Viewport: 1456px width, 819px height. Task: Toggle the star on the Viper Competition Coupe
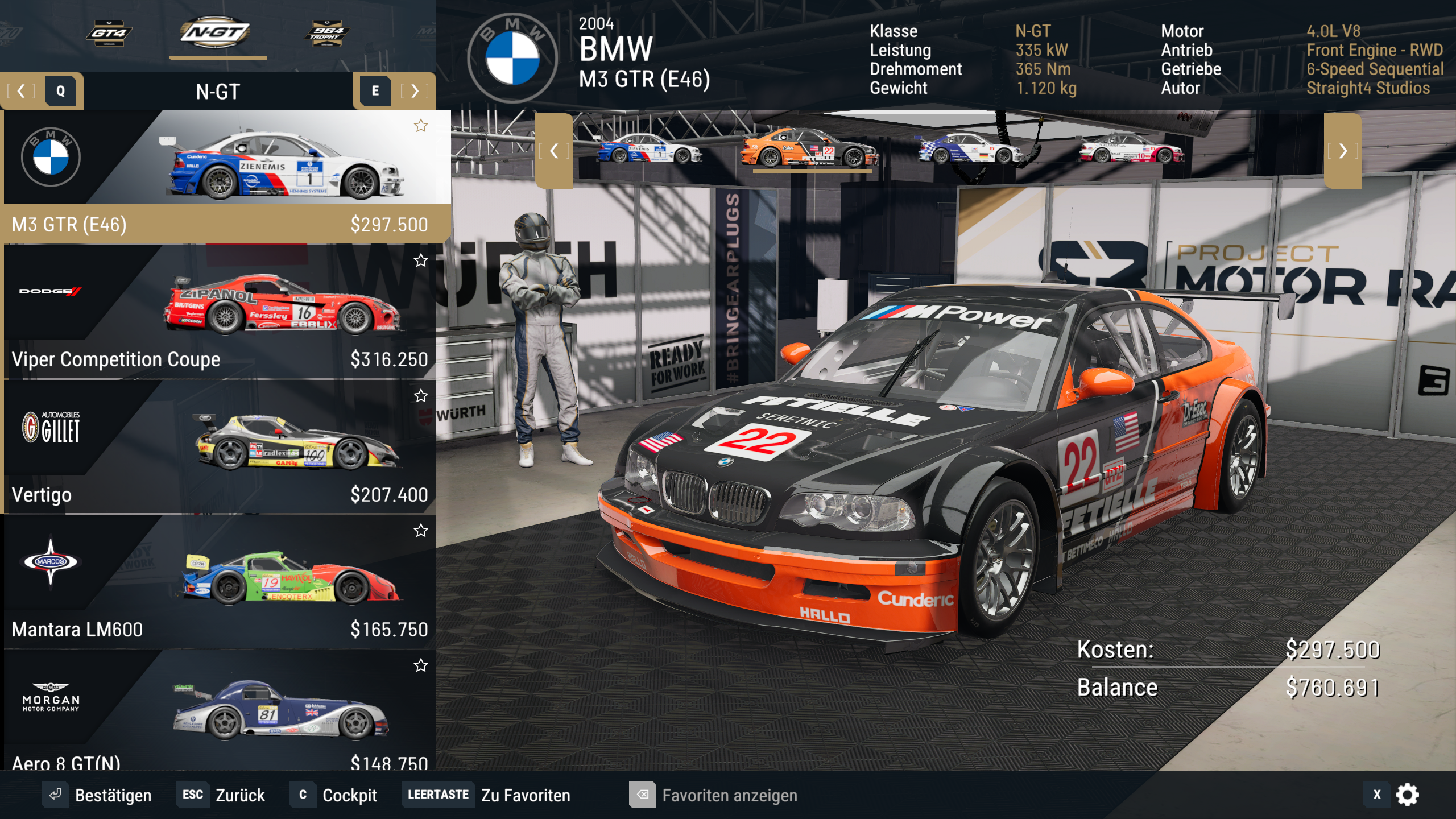click(x=422, y=260)
